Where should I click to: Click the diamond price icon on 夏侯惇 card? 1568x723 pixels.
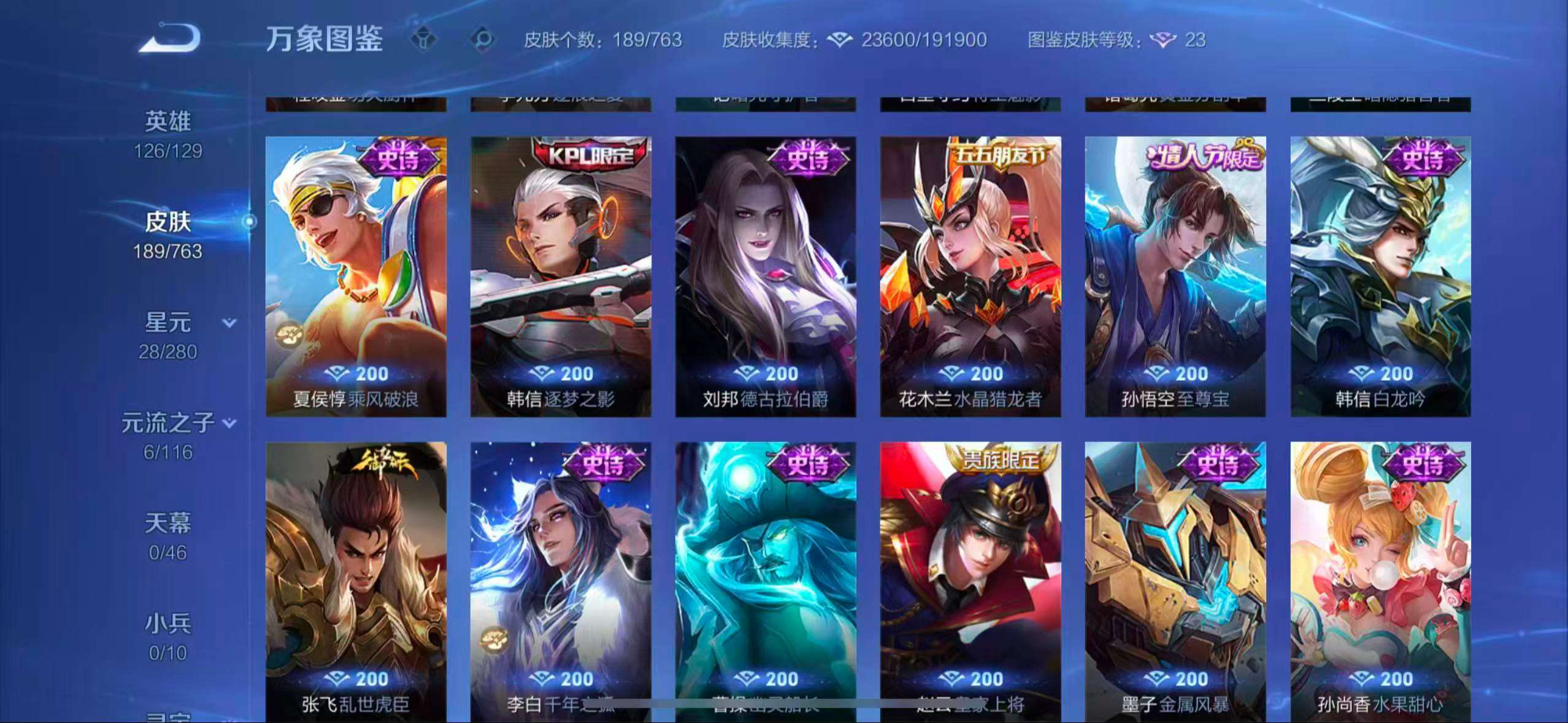coord(337,374)
